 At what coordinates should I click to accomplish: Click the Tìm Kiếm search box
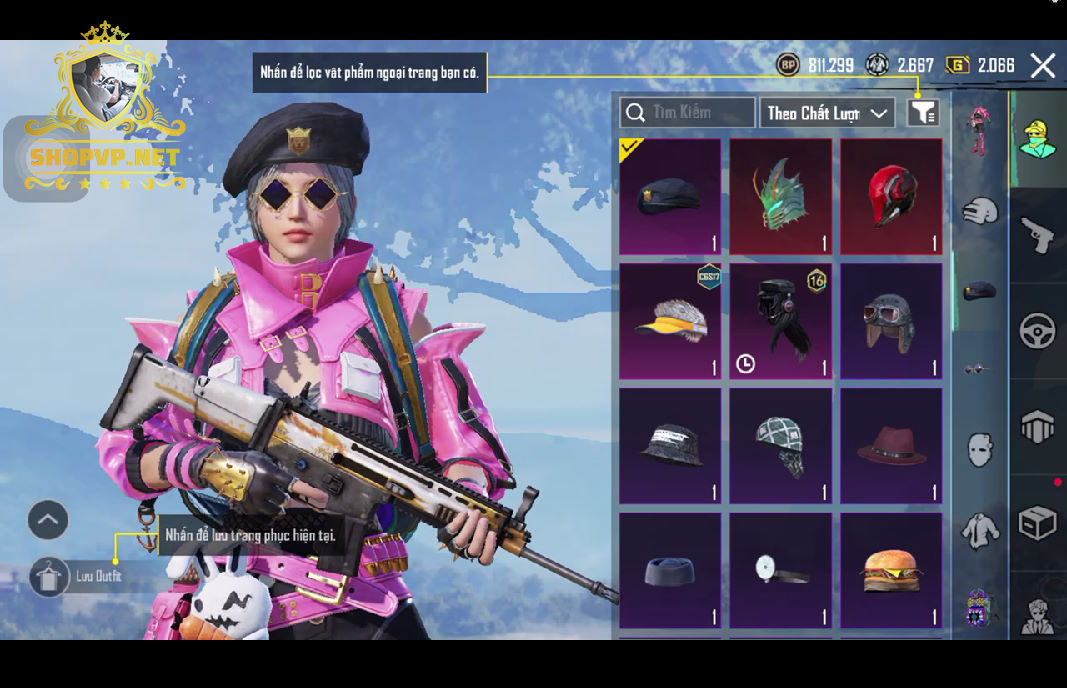pos(688,112)
